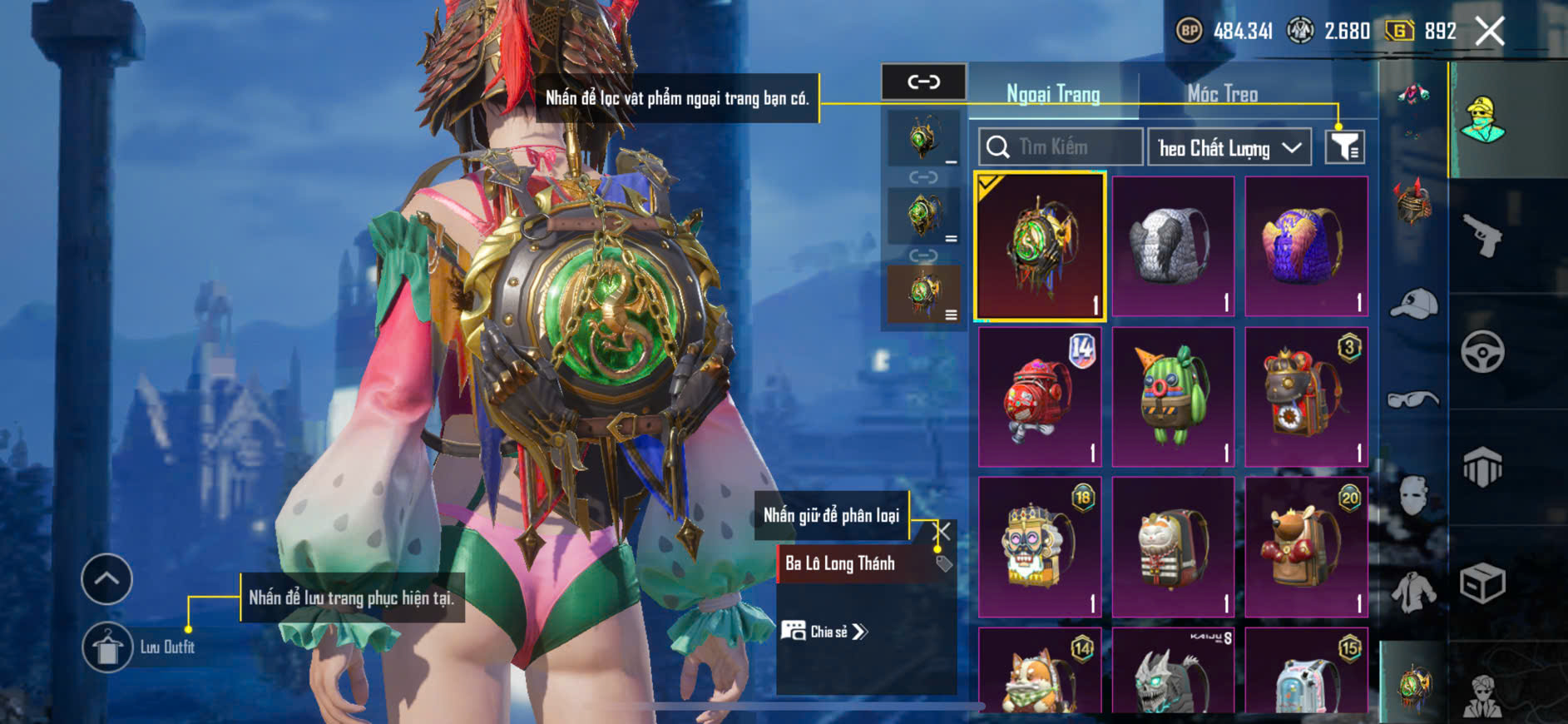Save the current look with Lưu Outfit
Screen dimensions: 1568x724
click(x=107, y=647)
